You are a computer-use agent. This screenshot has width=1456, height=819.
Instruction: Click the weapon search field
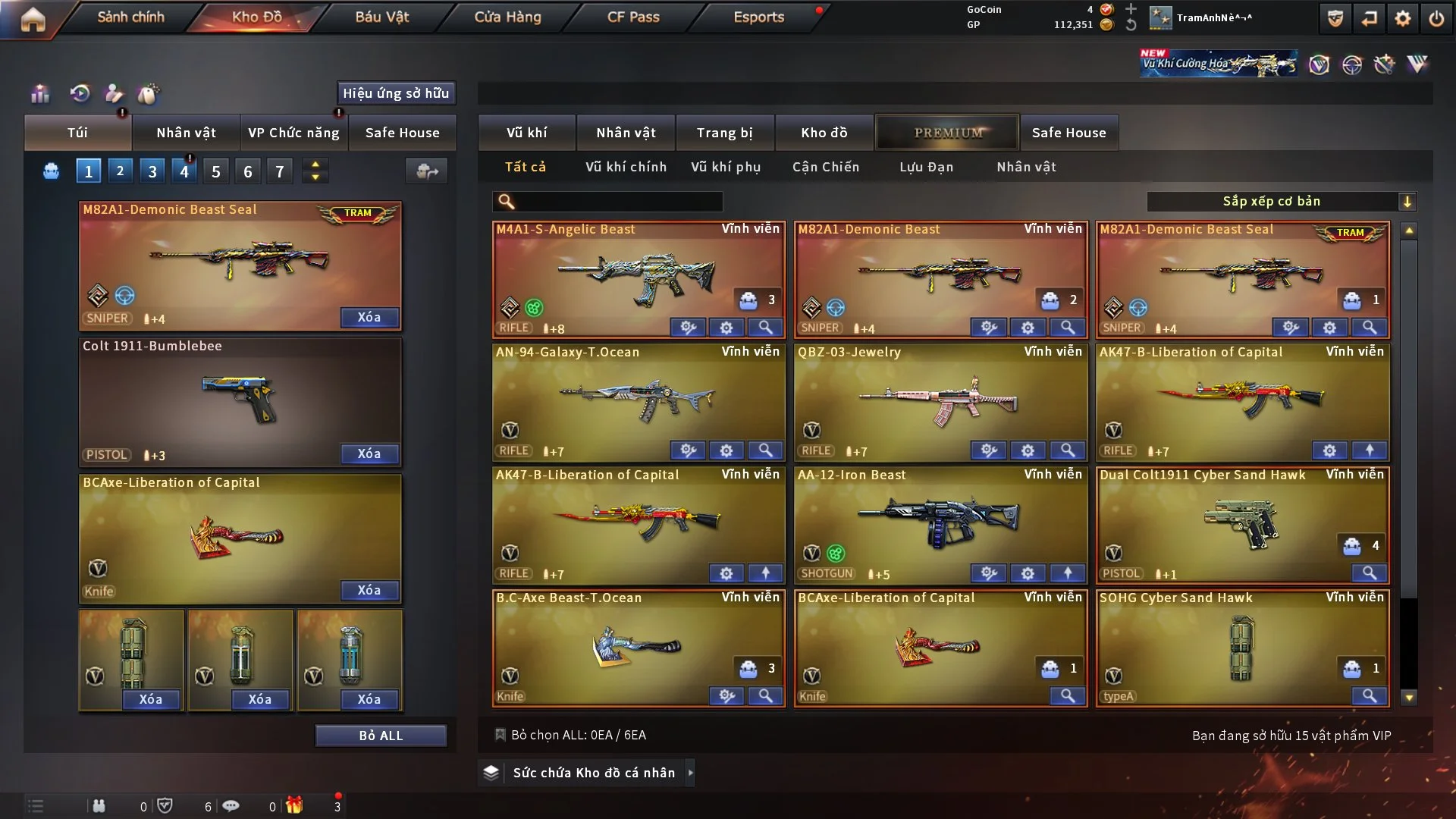pyautogui.click(x=618, y=201)
